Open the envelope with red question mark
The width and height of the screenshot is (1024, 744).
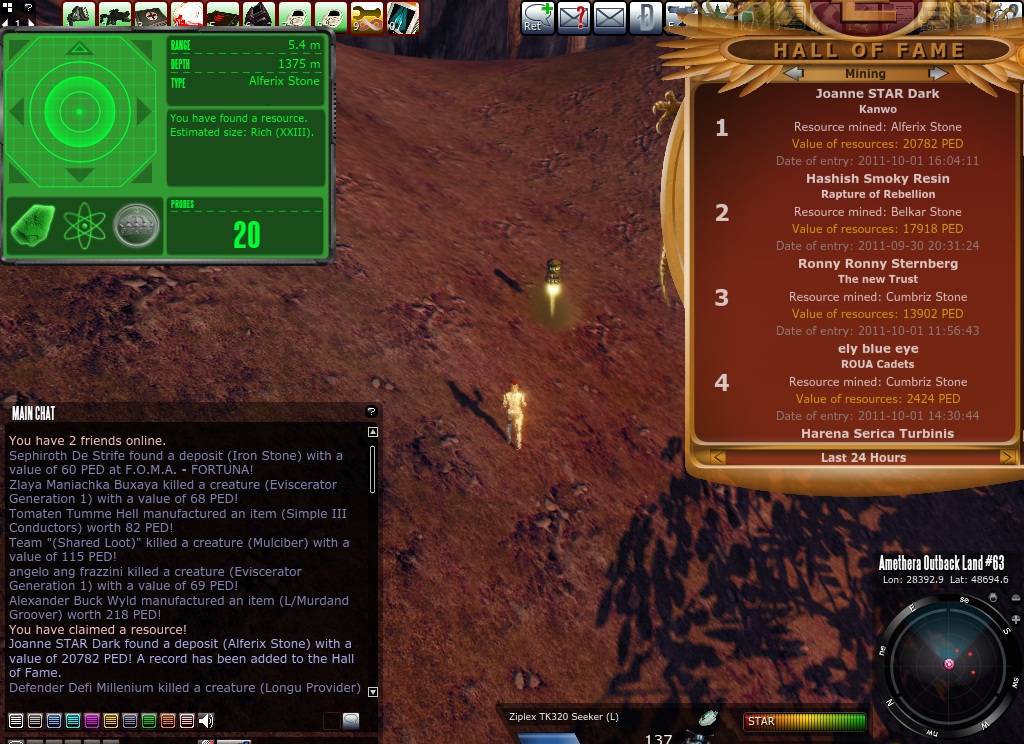coord(573,17)
